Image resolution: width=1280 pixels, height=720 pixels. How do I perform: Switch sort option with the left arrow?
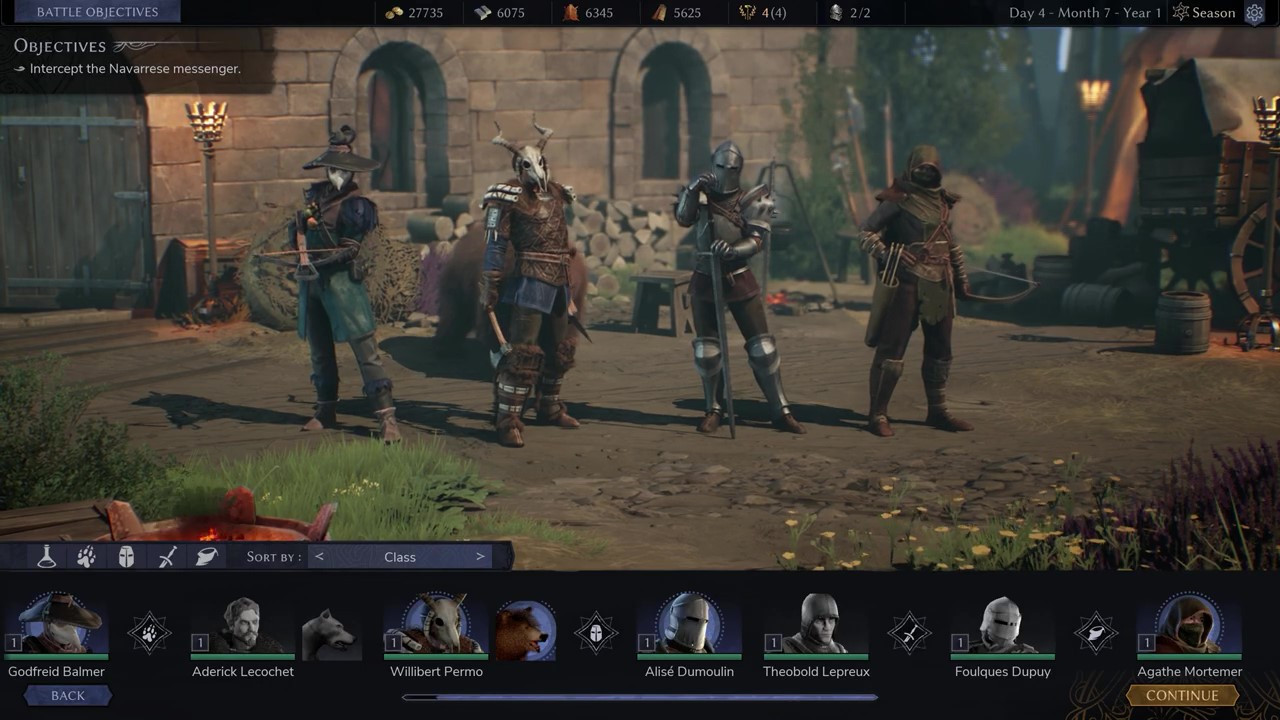[x=319, y=557]
